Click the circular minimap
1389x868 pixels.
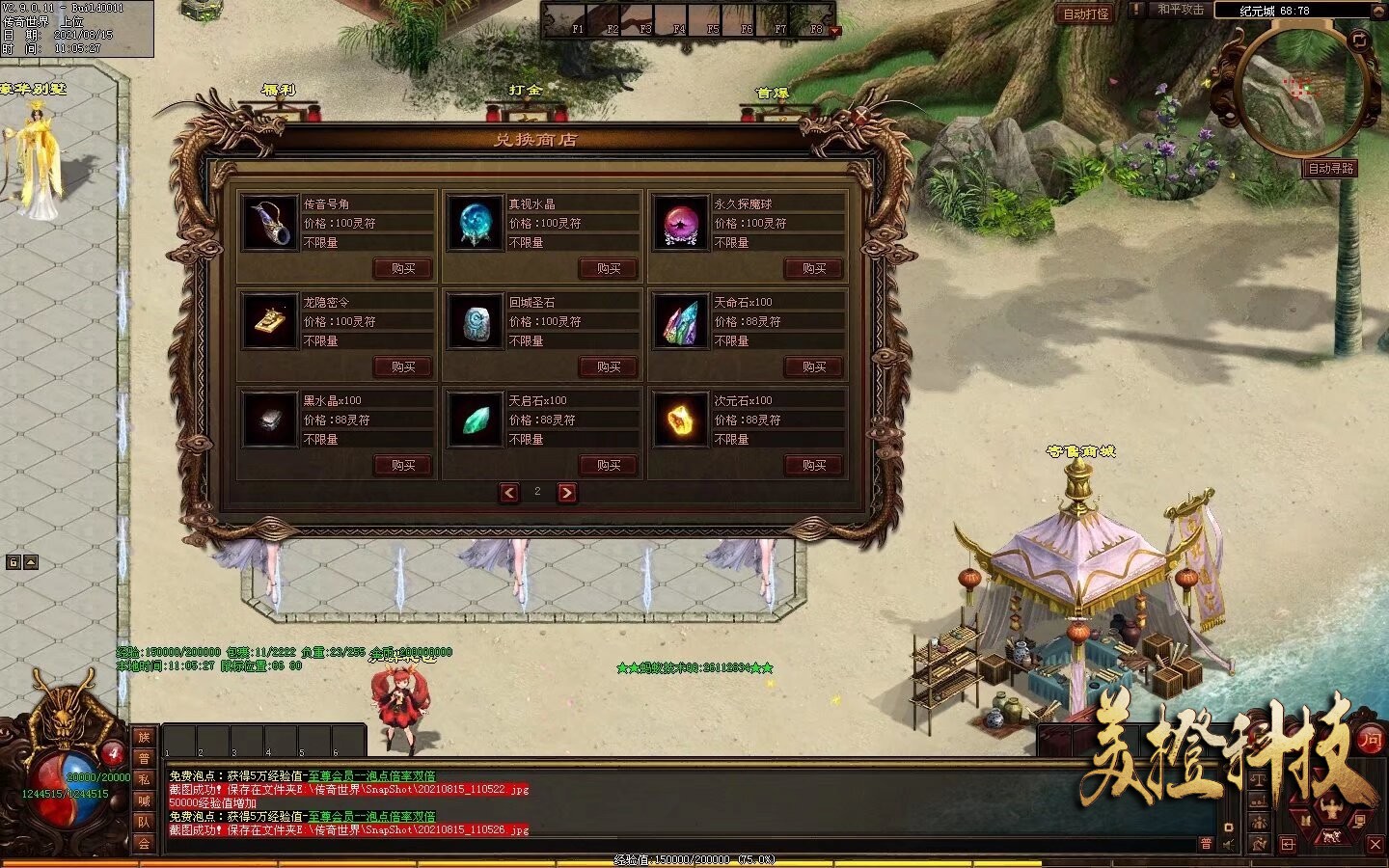(1299, 92)
